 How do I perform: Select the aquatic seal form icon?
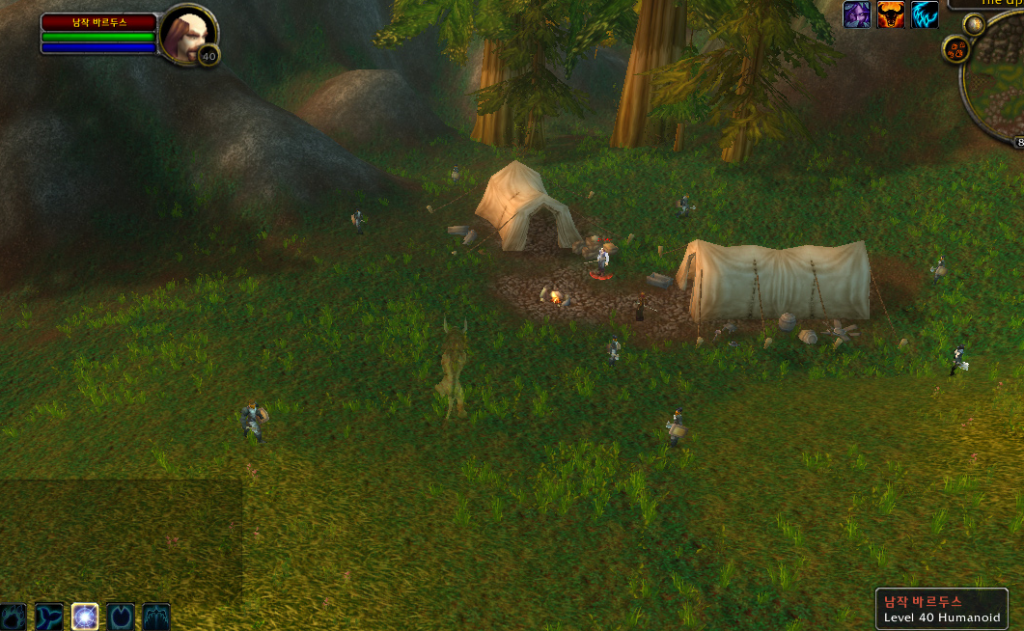[x=49, y=616]
